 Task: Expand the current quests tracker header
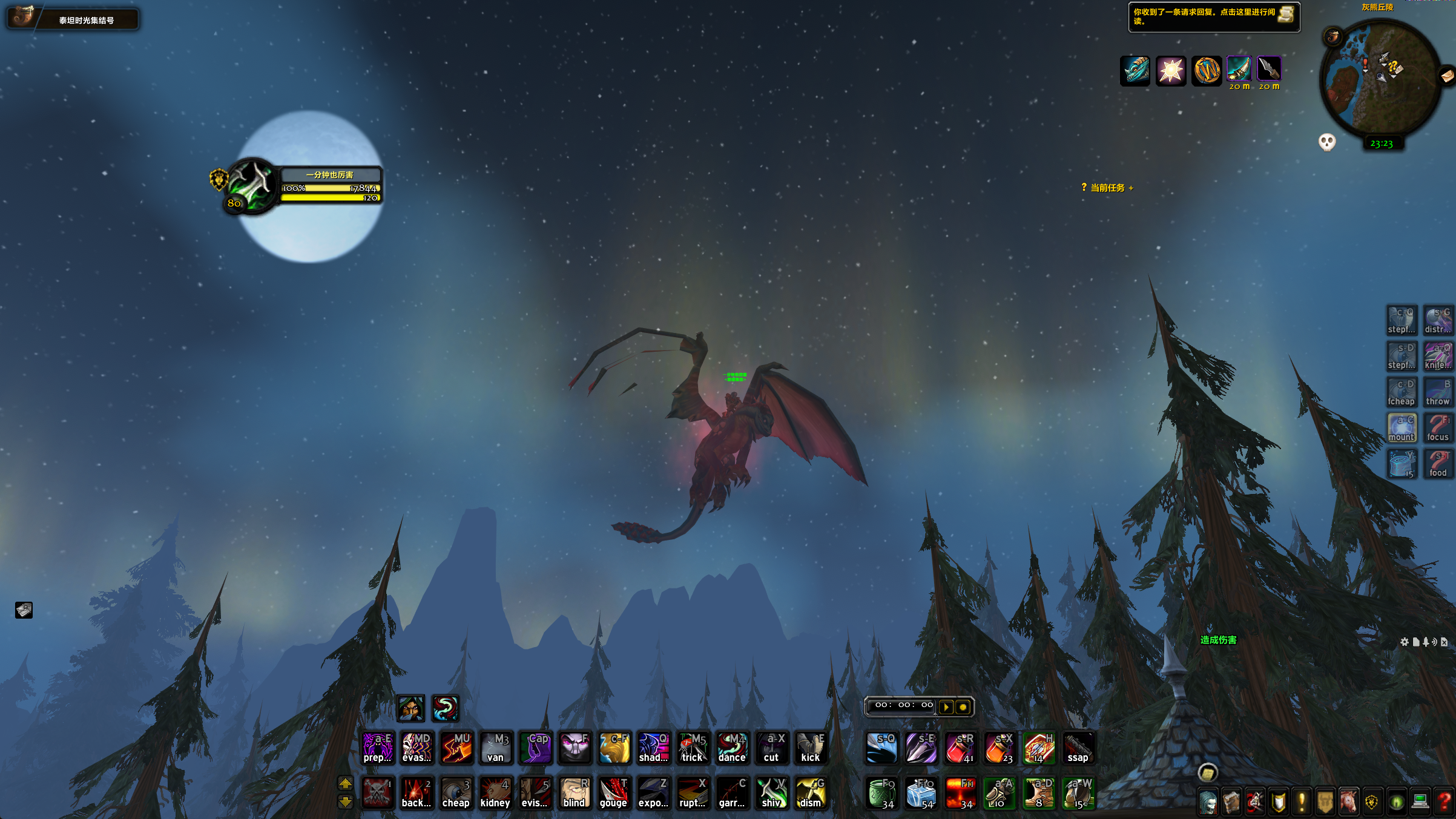coord(1107,188)
